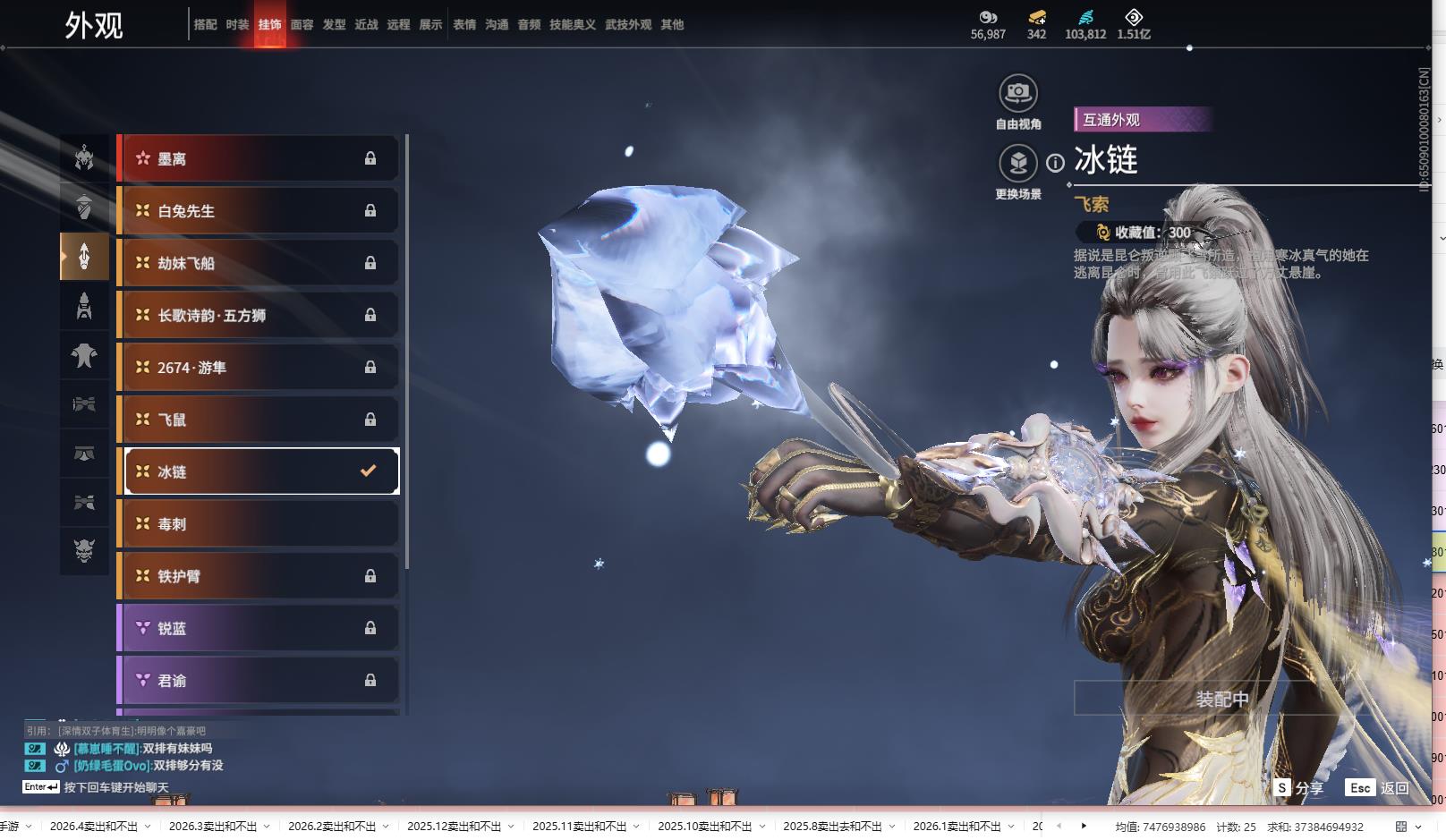Select the 墨离 accessory entry

click(258, 159)
